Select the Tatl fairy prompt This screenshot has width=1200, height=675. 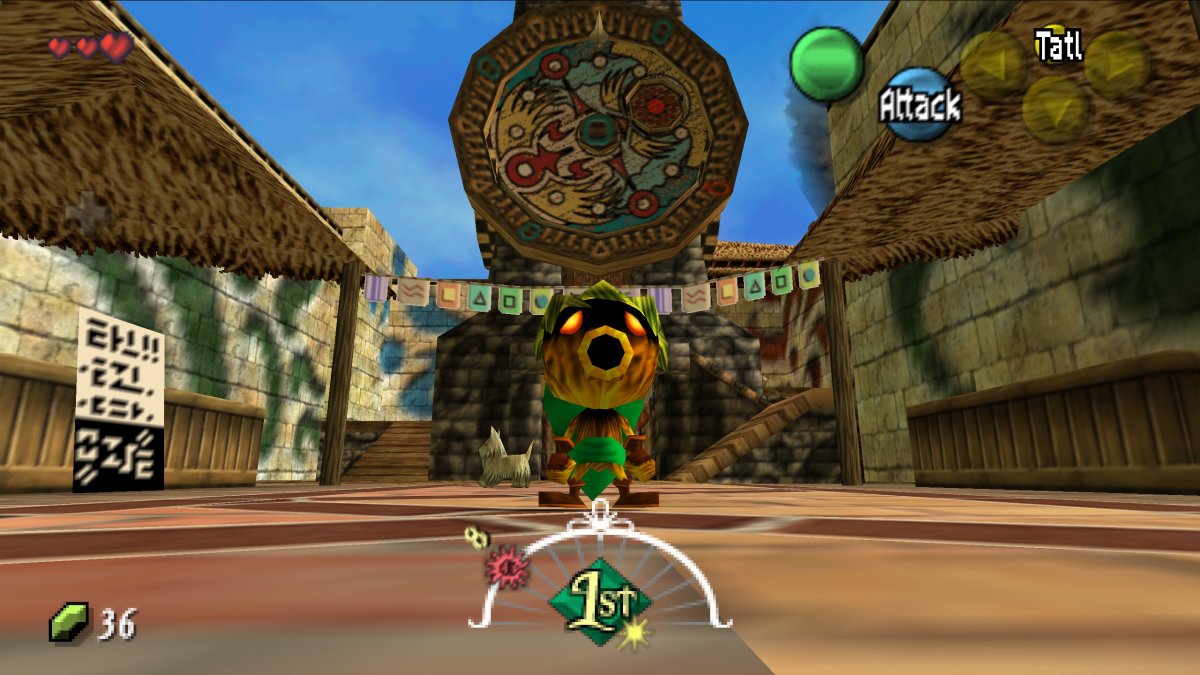[1058, 45]
